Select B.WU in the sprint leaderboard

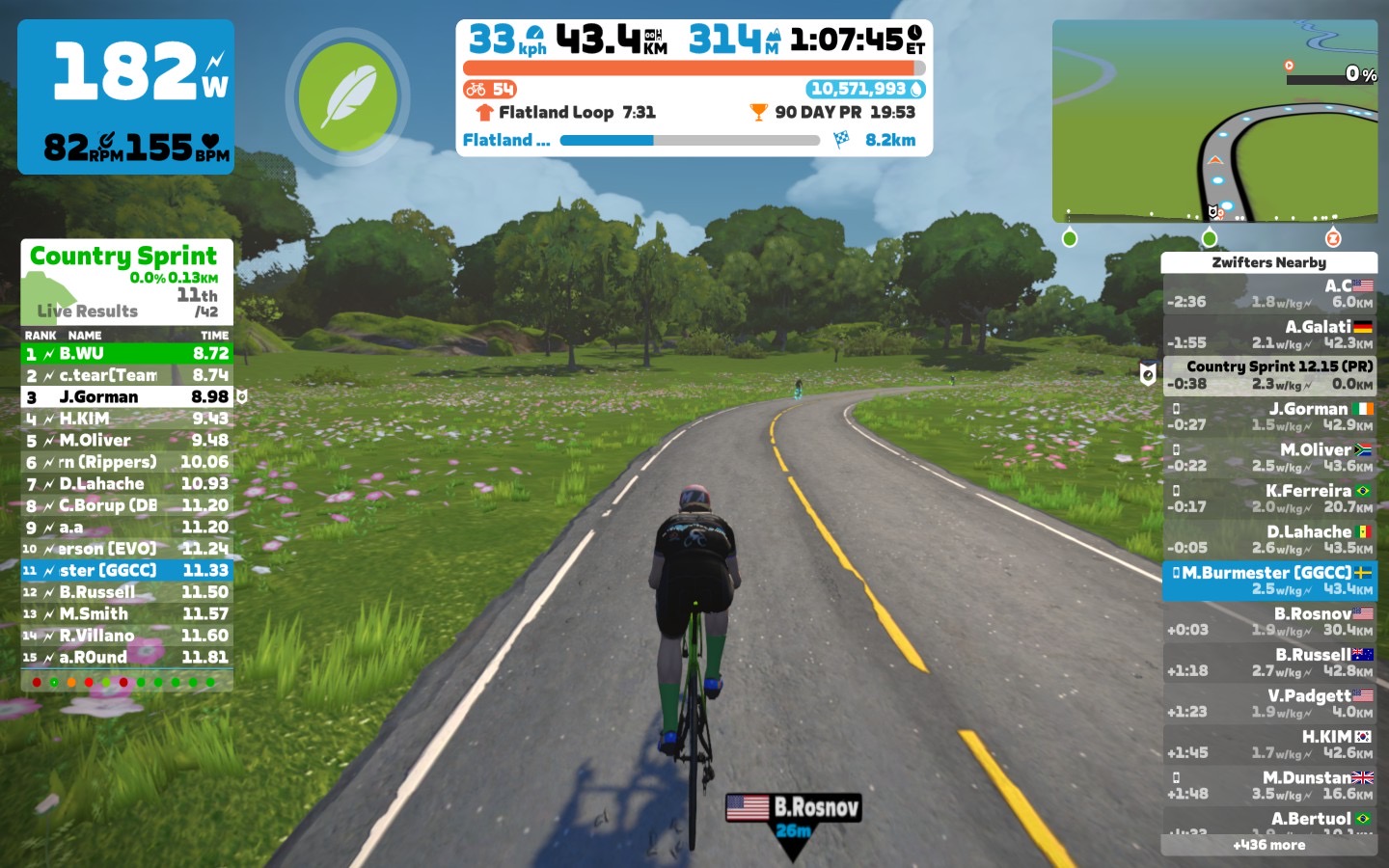126,354
